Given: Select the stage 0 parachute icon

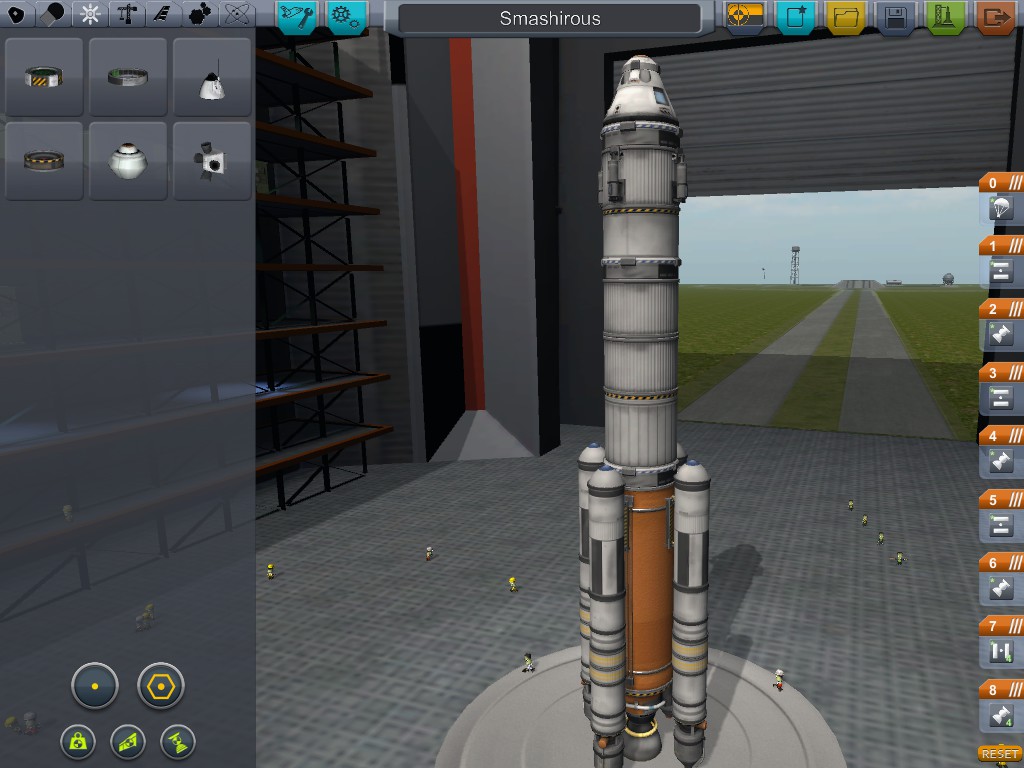Looking at the screenshot, I should (x=1001, y=208).
